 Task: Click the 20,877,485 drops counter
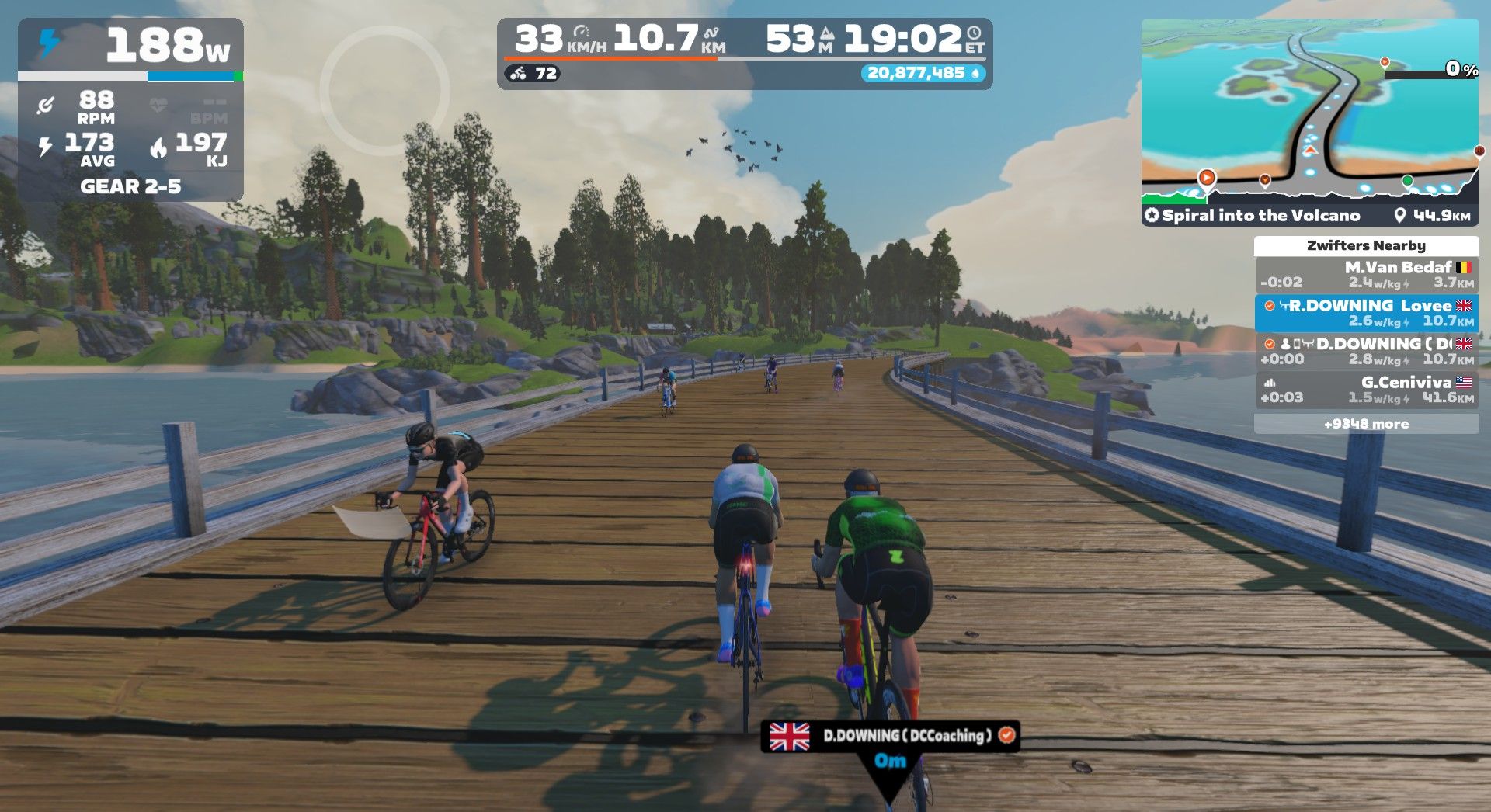click(922, 73)
